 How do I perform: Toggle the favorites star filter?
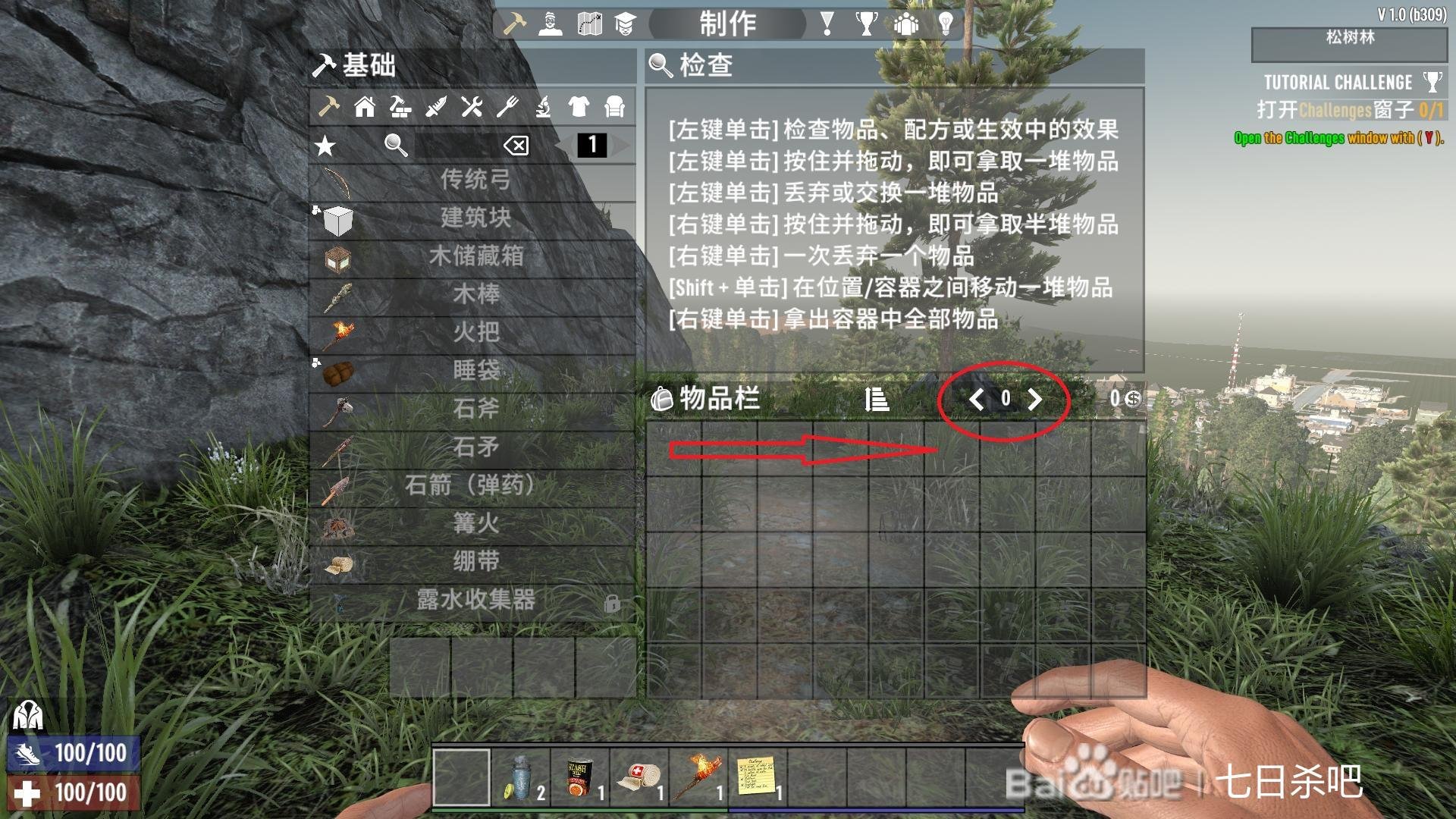click(x=325, y=146)
